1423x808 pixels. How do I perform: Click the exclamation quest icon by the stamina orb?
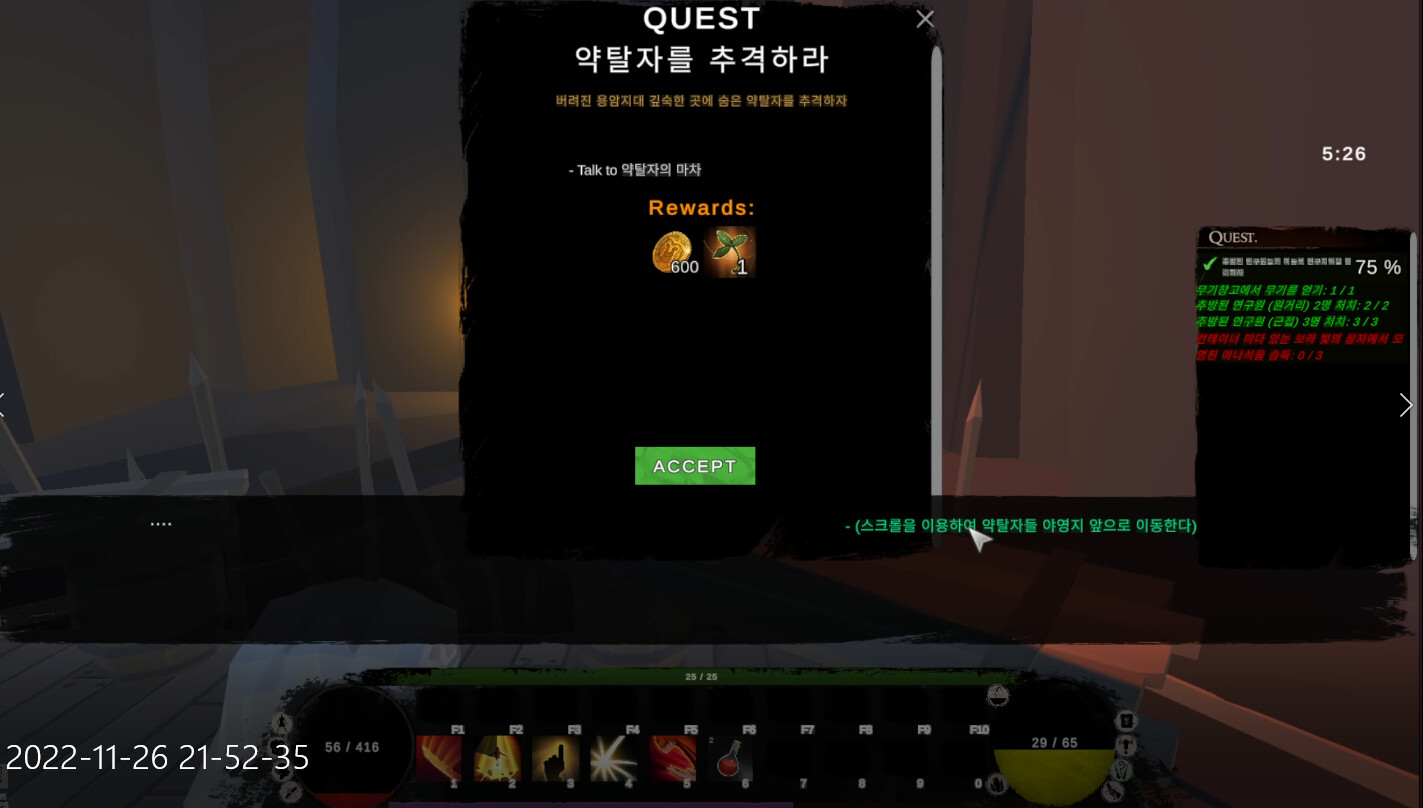click(x=1124, y=745)
